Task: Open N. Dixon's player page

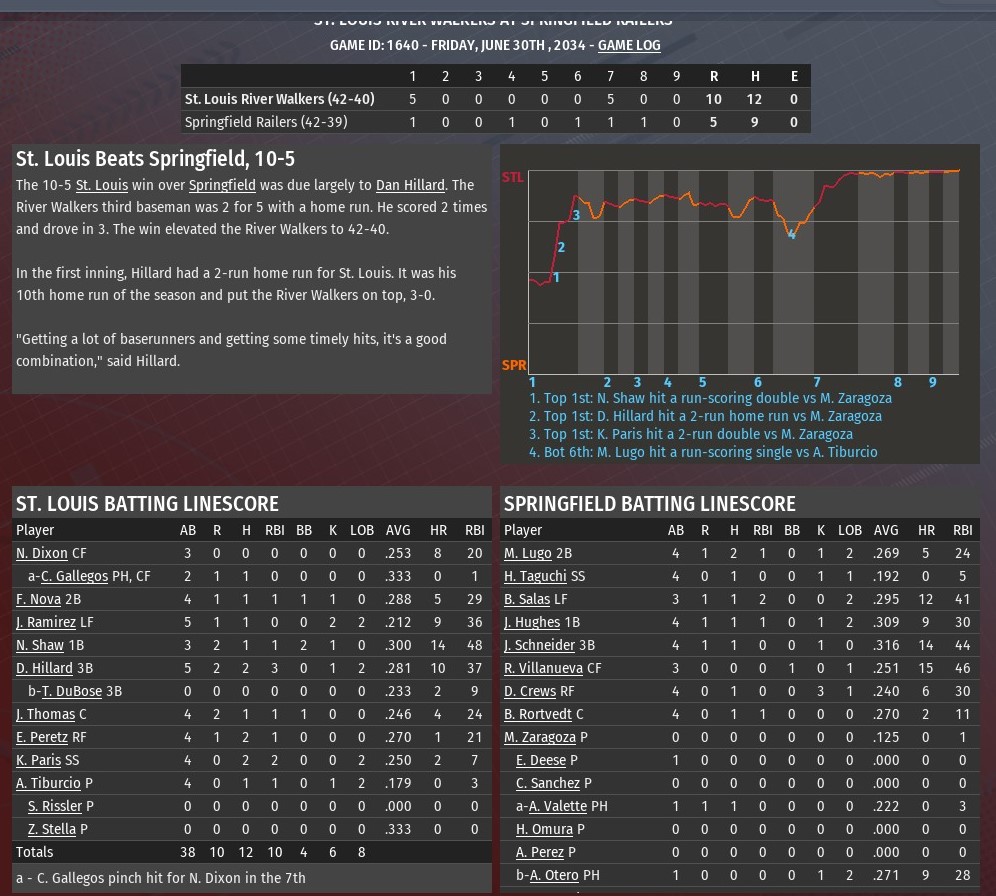Action: click(41, 553)
